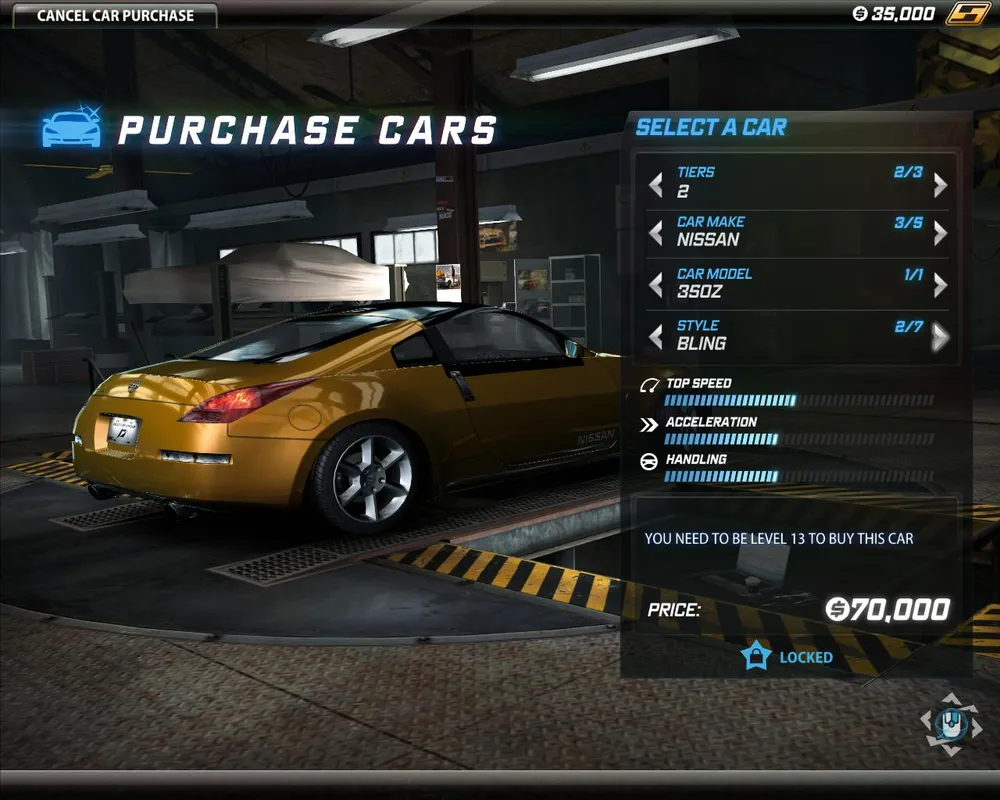Go to the previous tier

click(x=656, y=185)
